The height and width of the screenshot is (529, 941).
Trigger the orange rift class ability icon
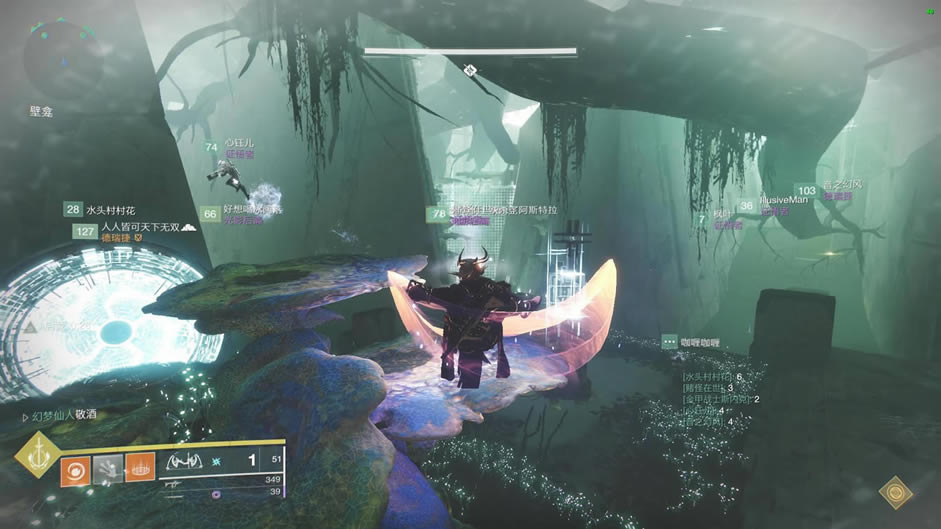point(140,468)
